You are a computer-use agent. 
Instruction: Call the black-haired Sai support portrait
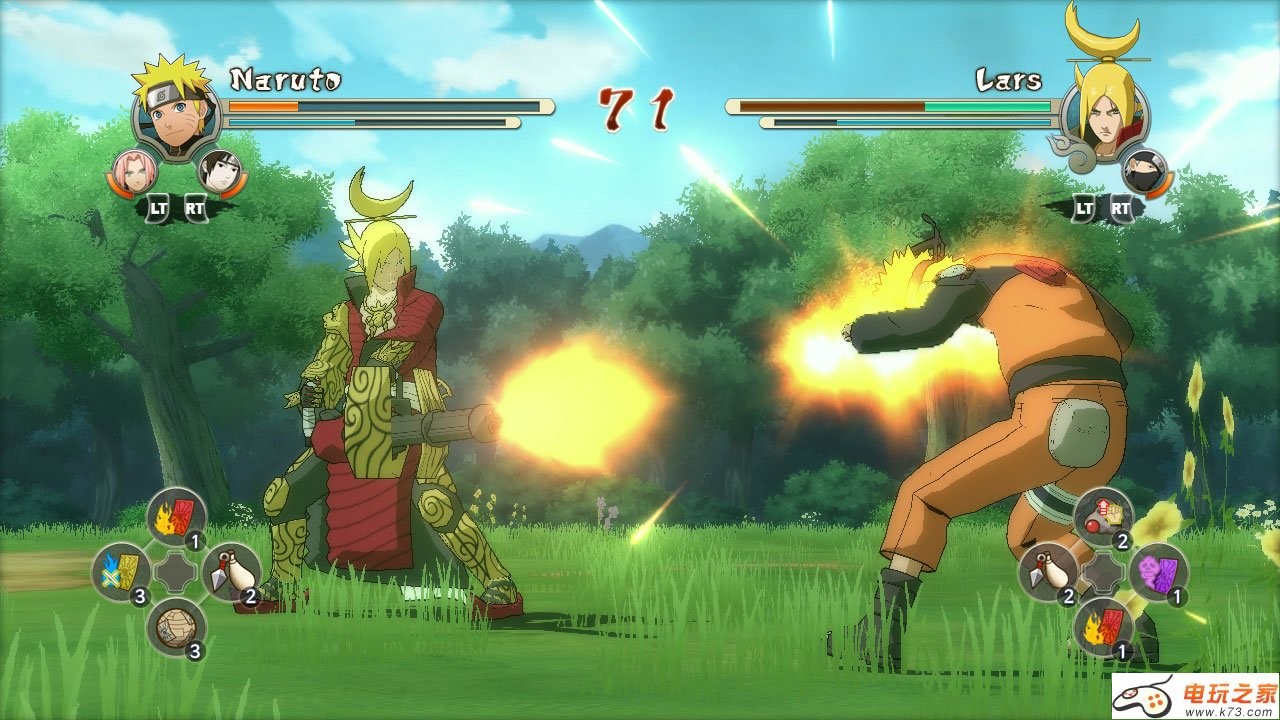(x=220, y=171)
